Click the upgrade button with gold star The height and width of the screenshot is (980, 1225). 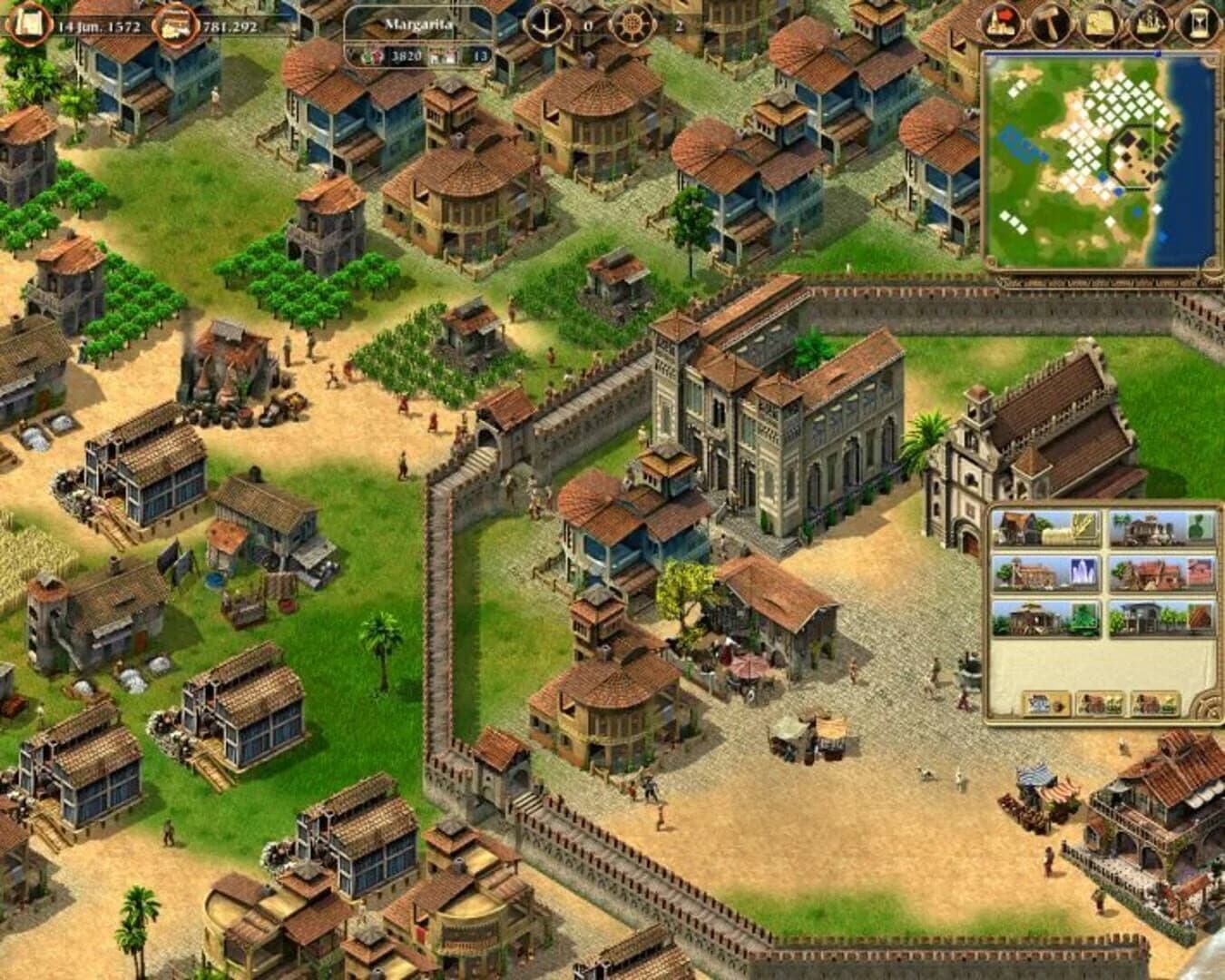[1100, 703]
